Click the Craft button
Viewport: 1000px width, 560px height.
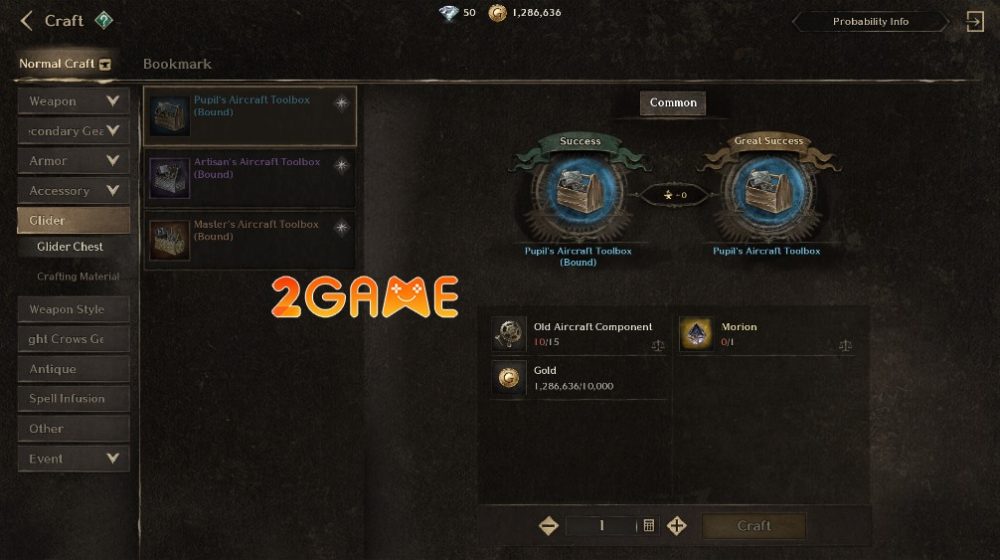pos(754,526)
